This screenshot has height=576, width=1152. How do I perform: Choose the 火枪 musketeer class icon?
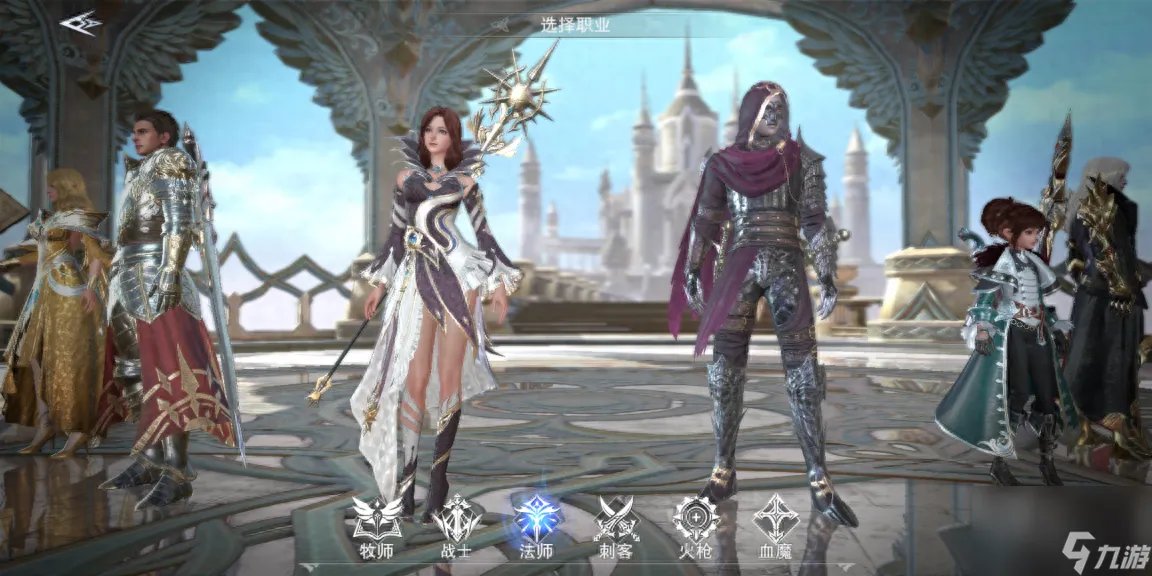[696, 520]
